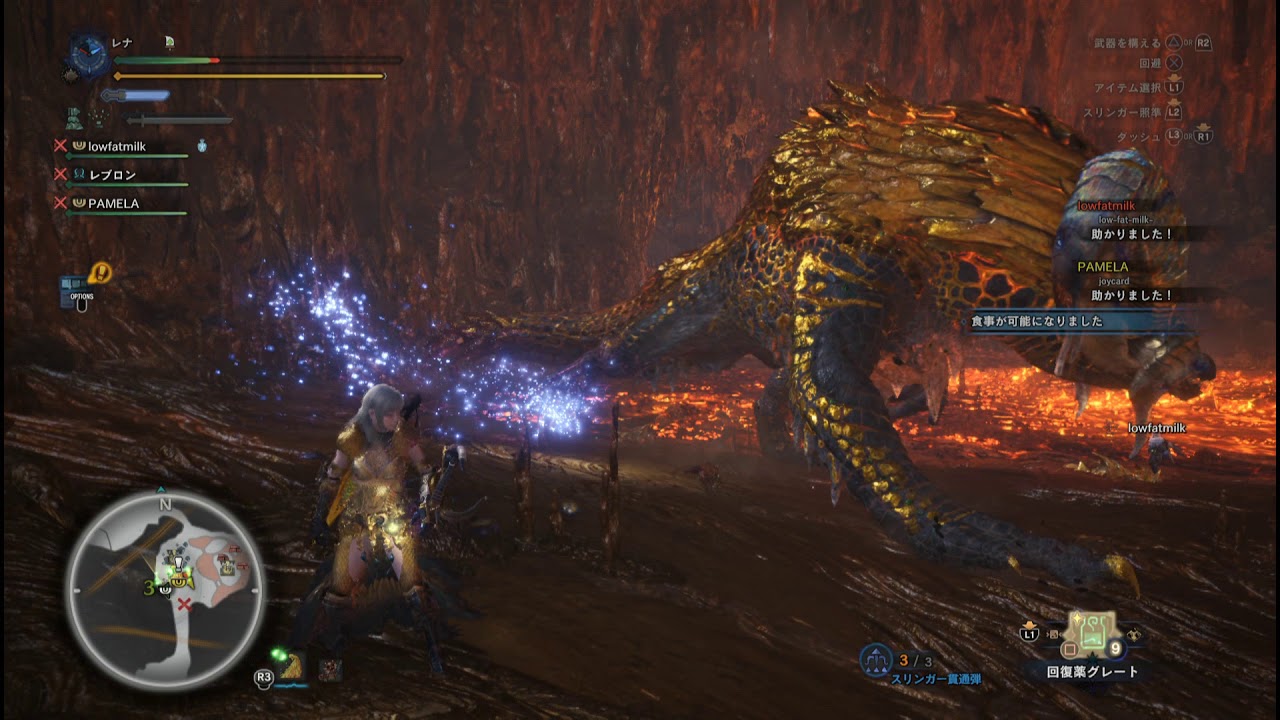The width and height of the screenshot is (1280, 720).
Task: Click the quest timer clock icon
Action: click(x=89, y=57)
